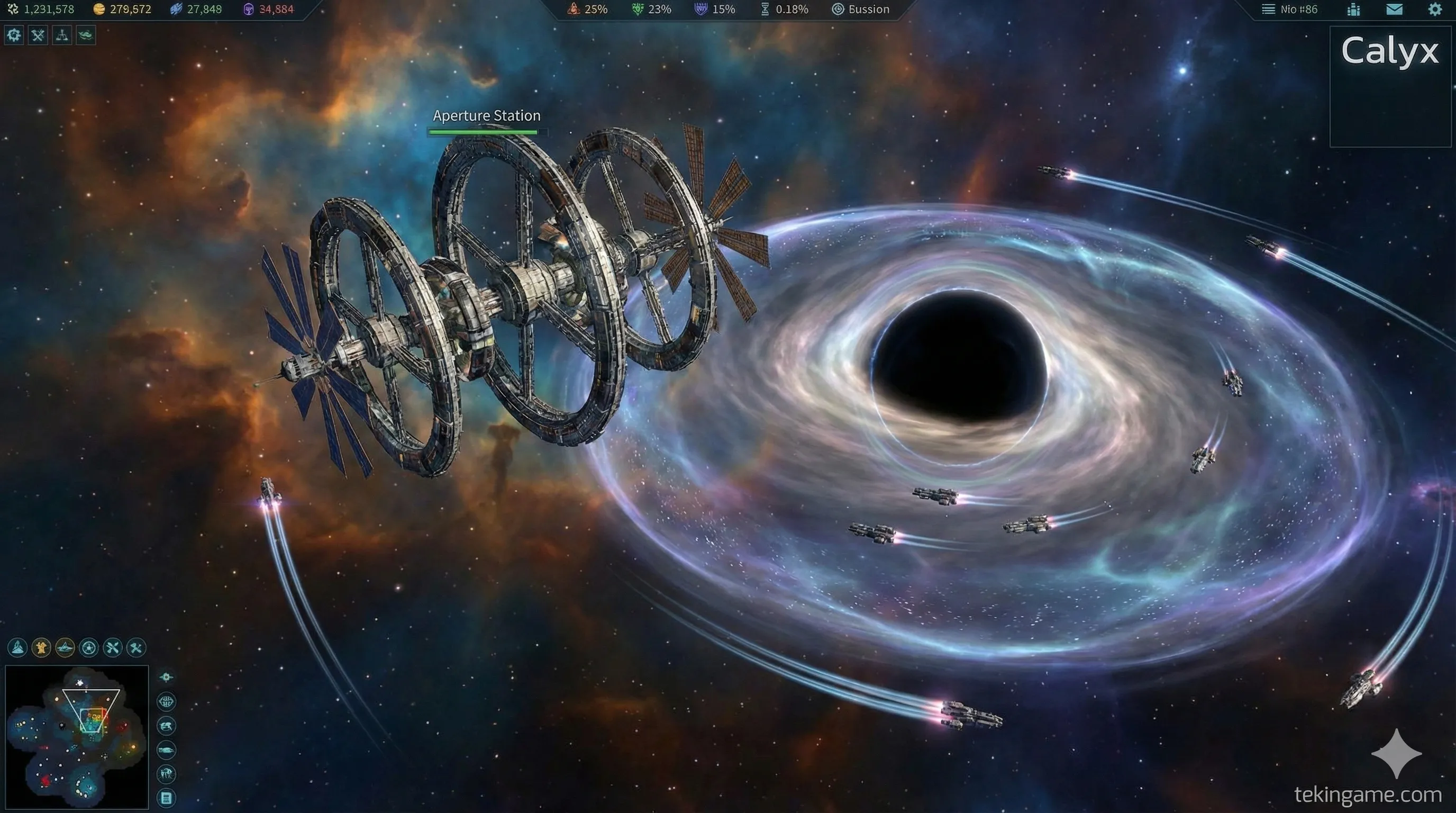Show the bar-chart statistics panel
The width and height of the screenshot is (1456, 813).
click(x=1354, y=10)
